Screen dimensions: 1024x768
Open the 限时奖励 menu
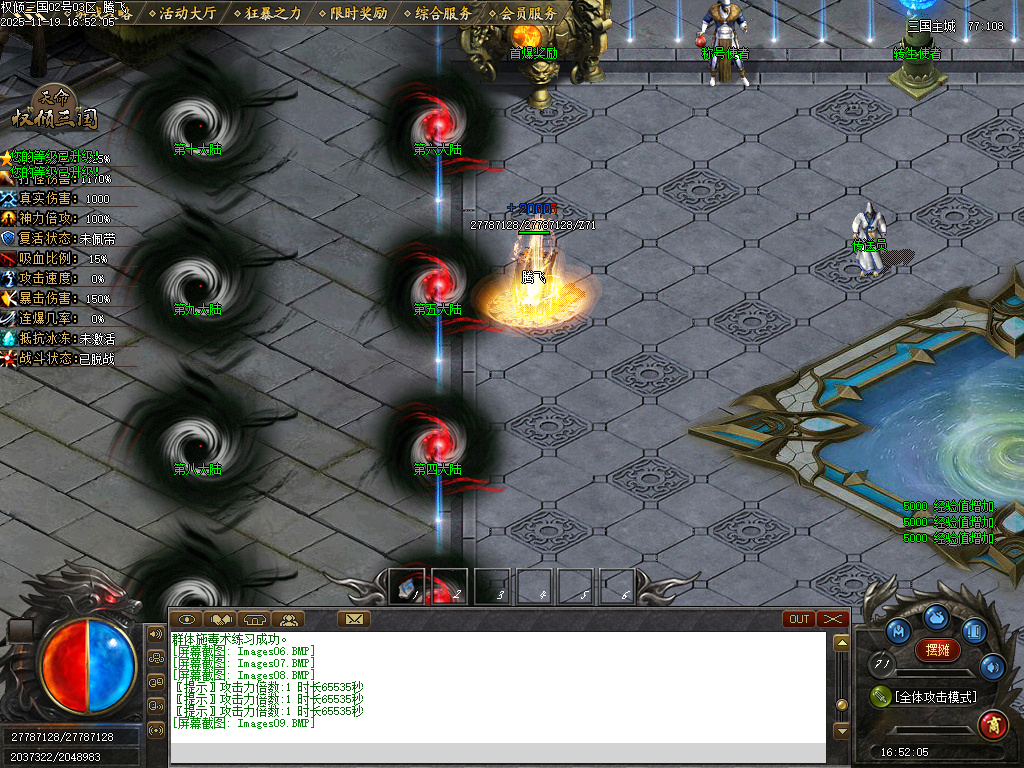pos(358,13)
